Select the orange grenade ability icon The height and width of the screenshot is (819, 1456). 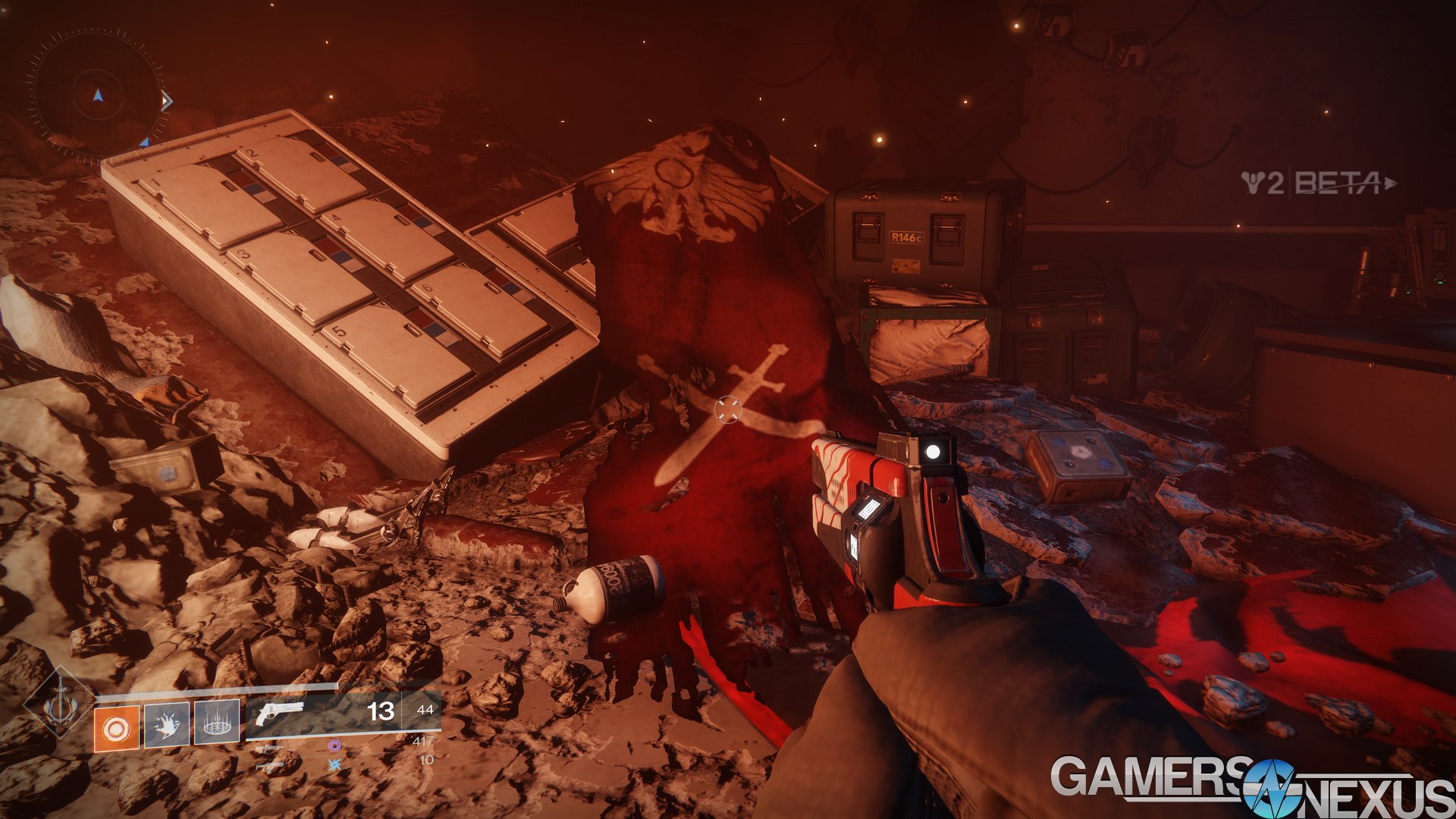click(x=116, y=728)
